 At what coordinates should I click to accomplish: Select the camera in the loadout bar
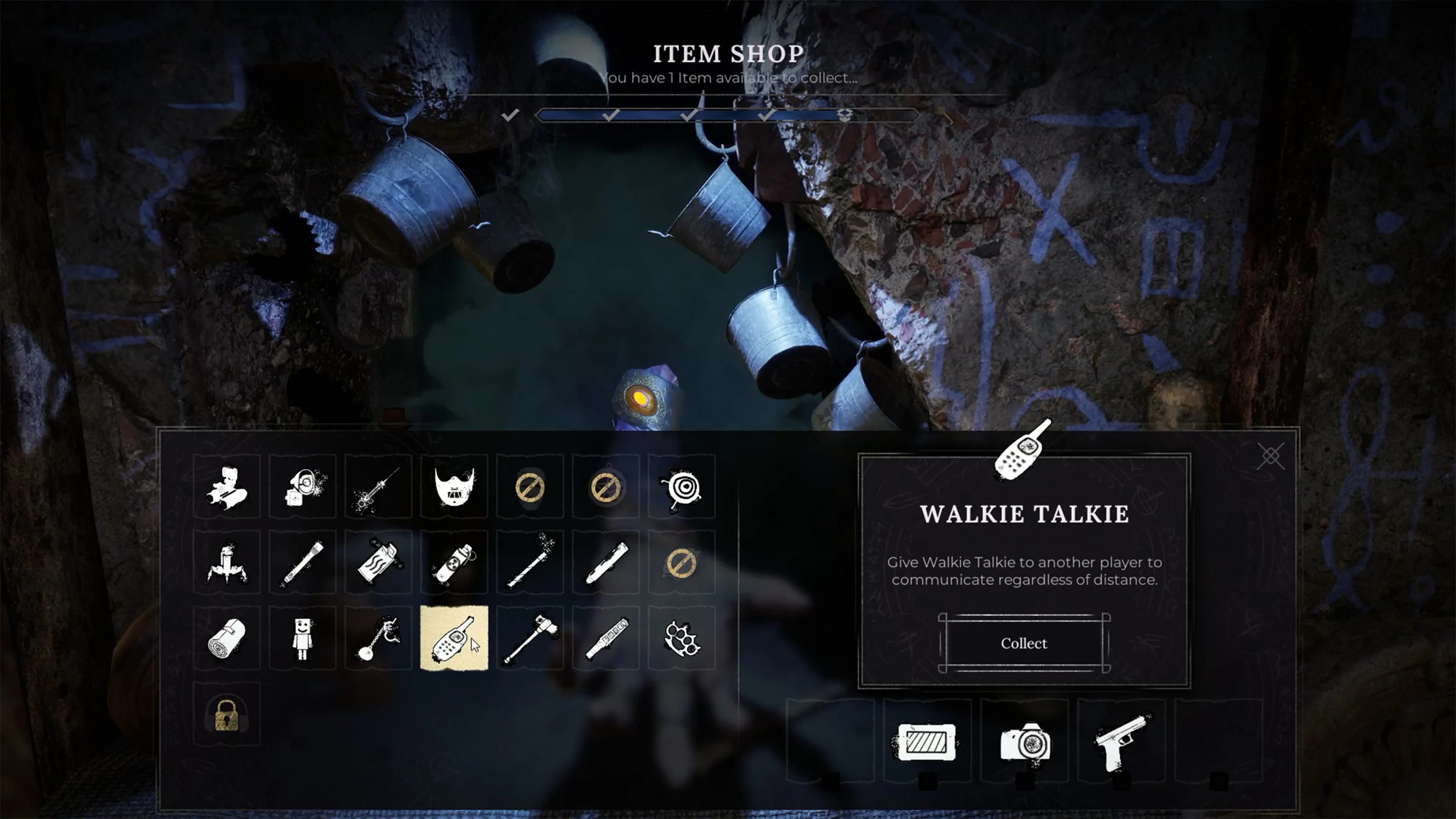pyautogui.click(x=1024, y=743)
